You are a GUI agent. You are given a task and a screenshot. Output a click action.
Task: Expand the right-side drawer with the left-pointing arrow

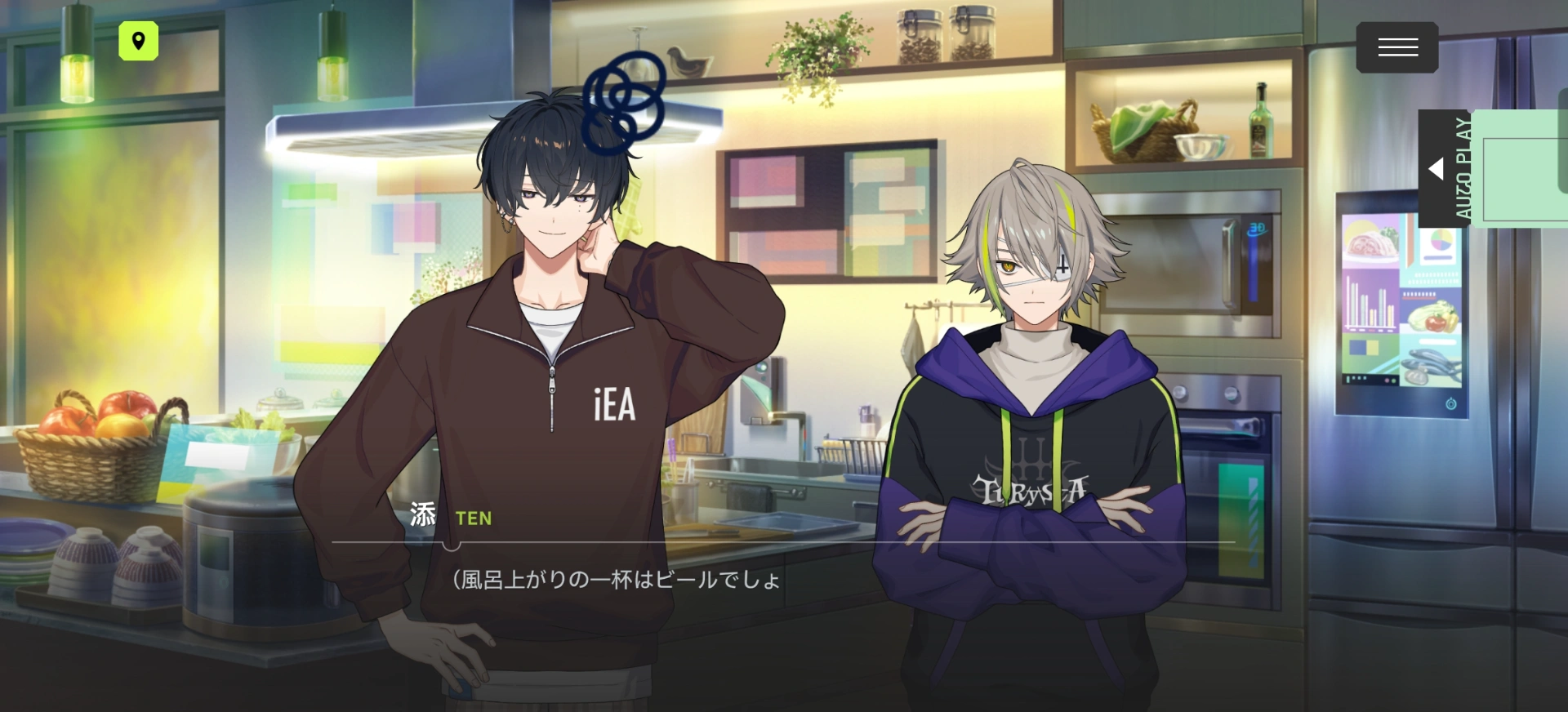click(x=1437, y=167)
